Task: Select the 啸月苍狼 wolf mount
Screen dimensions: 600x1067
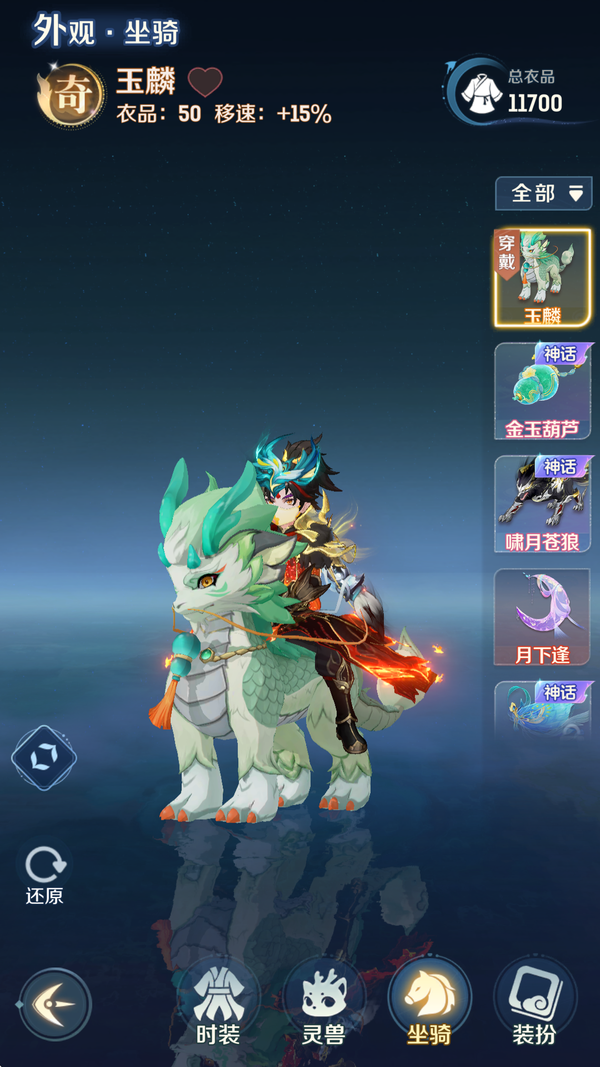Action: click(543, 504)
